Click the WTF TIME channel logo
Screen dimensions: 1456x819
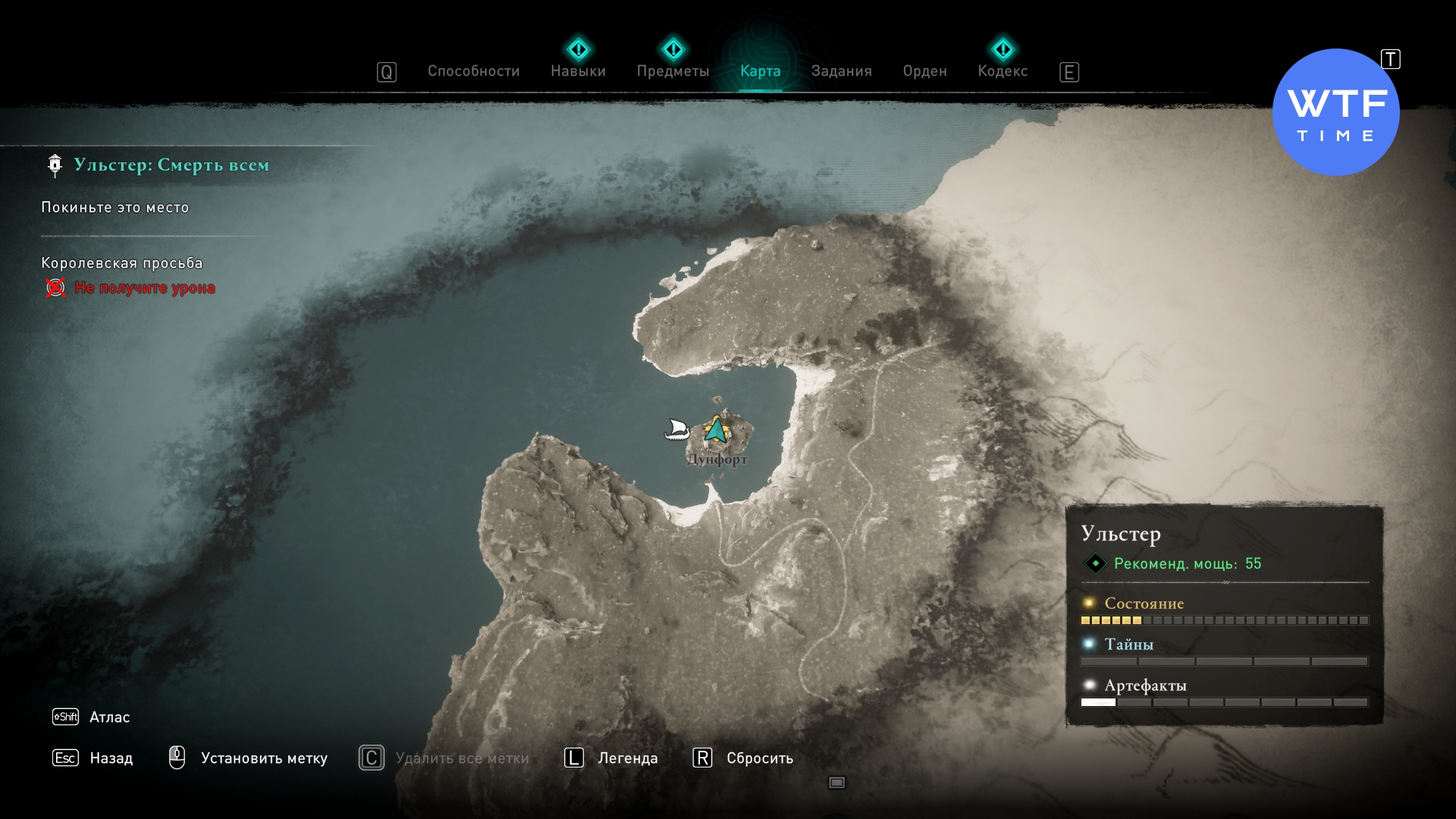[x=1335, y=113]
